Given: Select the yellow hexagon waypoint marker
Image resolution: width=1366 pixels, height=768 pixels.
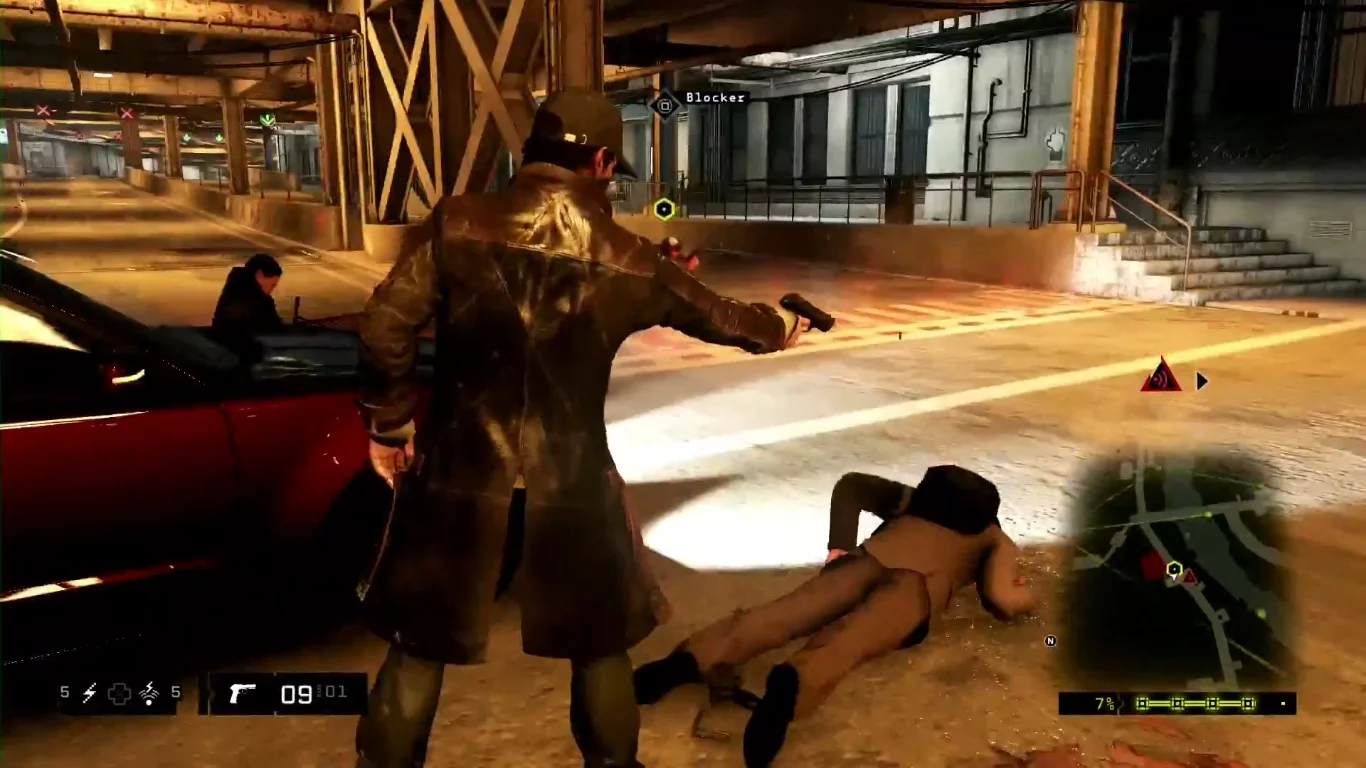Looking at the screenshot, I should coord(664,208).
